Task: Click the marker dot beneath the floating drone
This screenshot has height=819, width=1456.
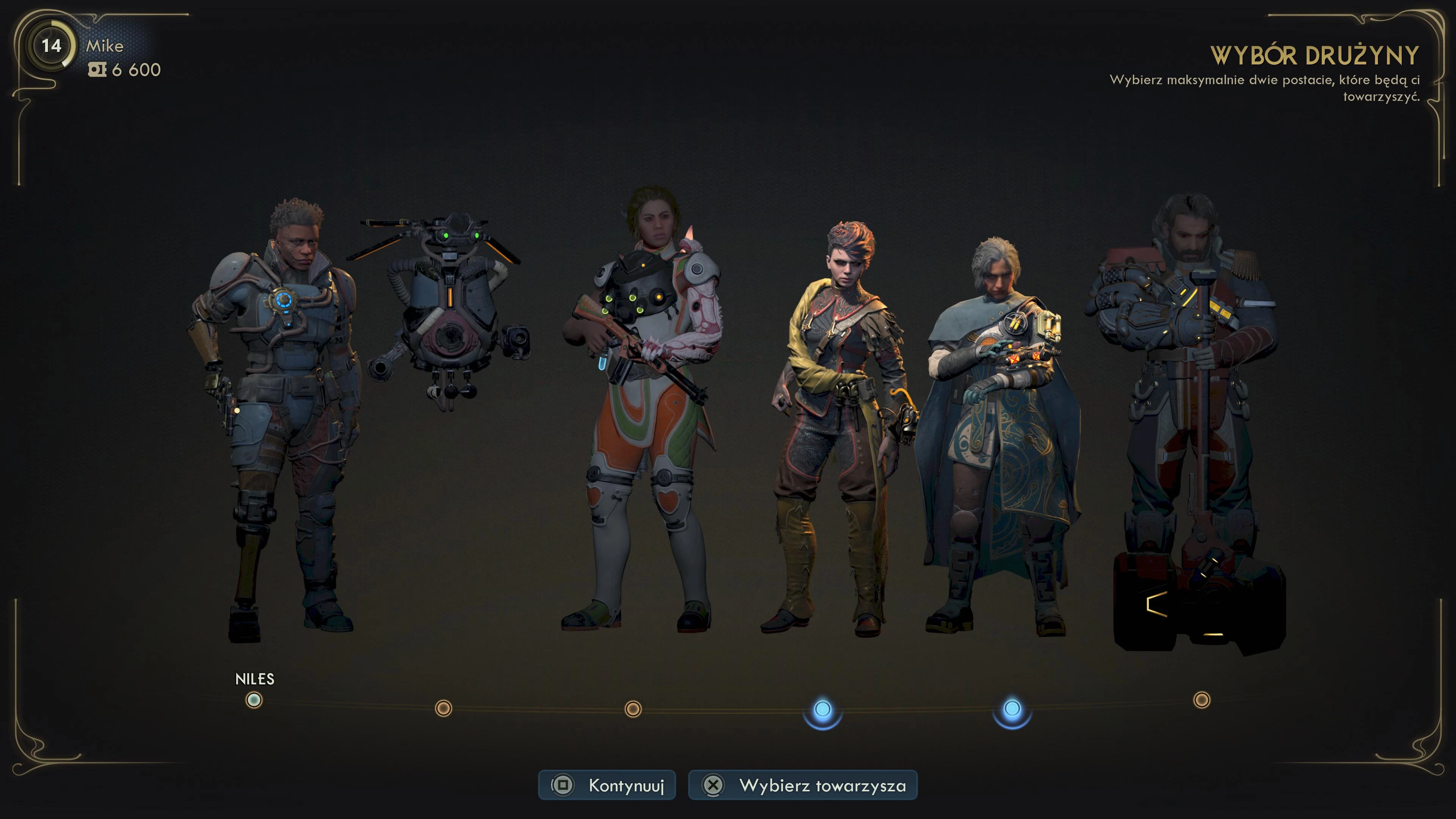Action: [x=444, y=708]
